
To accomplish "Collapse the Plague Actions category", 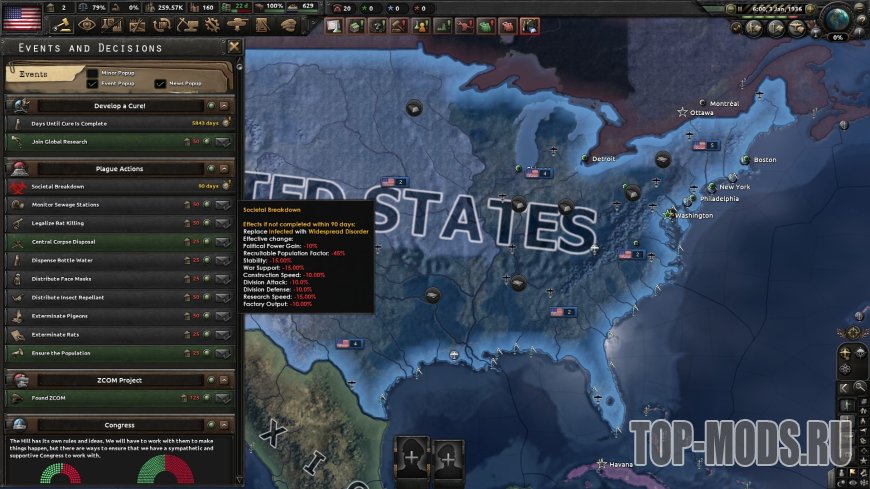I will (x=225, y=168).
